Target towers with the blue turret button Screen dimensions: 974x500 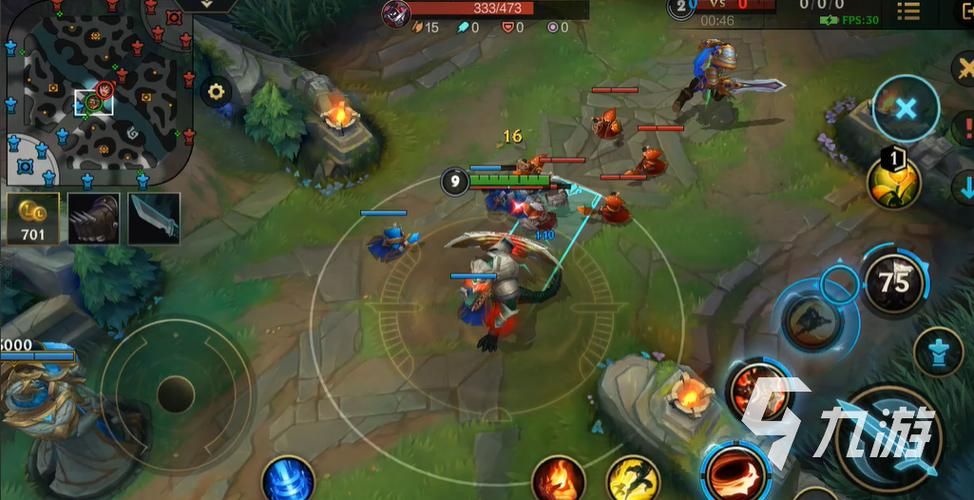938,352
